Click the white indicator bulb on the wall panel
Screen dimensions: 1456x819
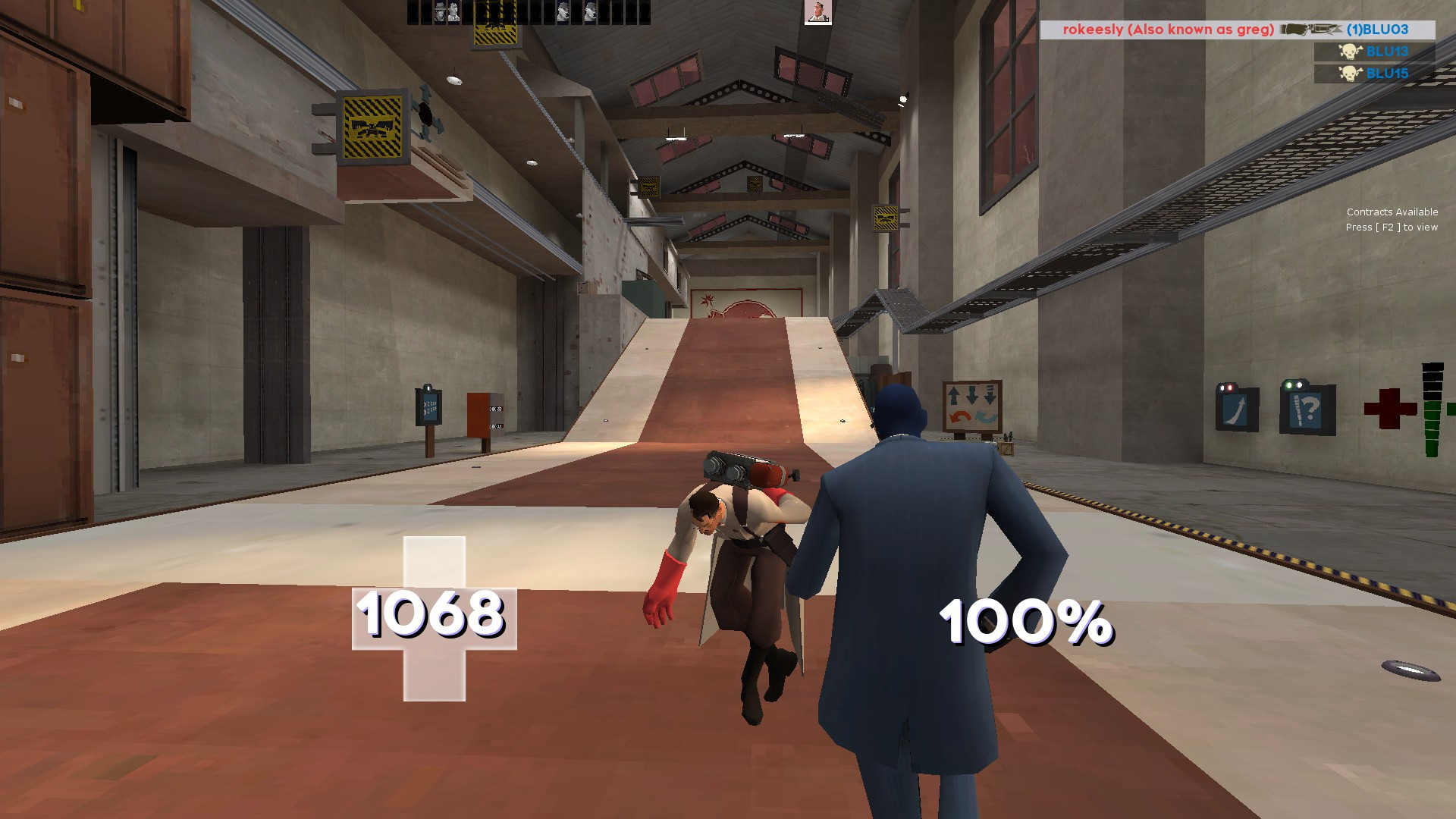[1300, 384]
